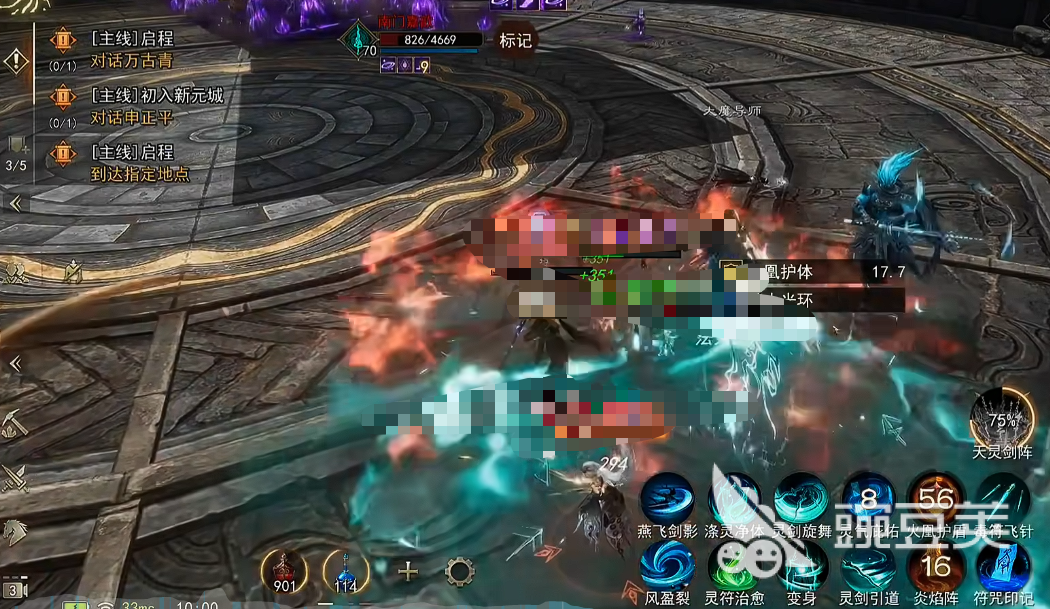Activate the 燕飞剑影 skill

pos(667,497)
